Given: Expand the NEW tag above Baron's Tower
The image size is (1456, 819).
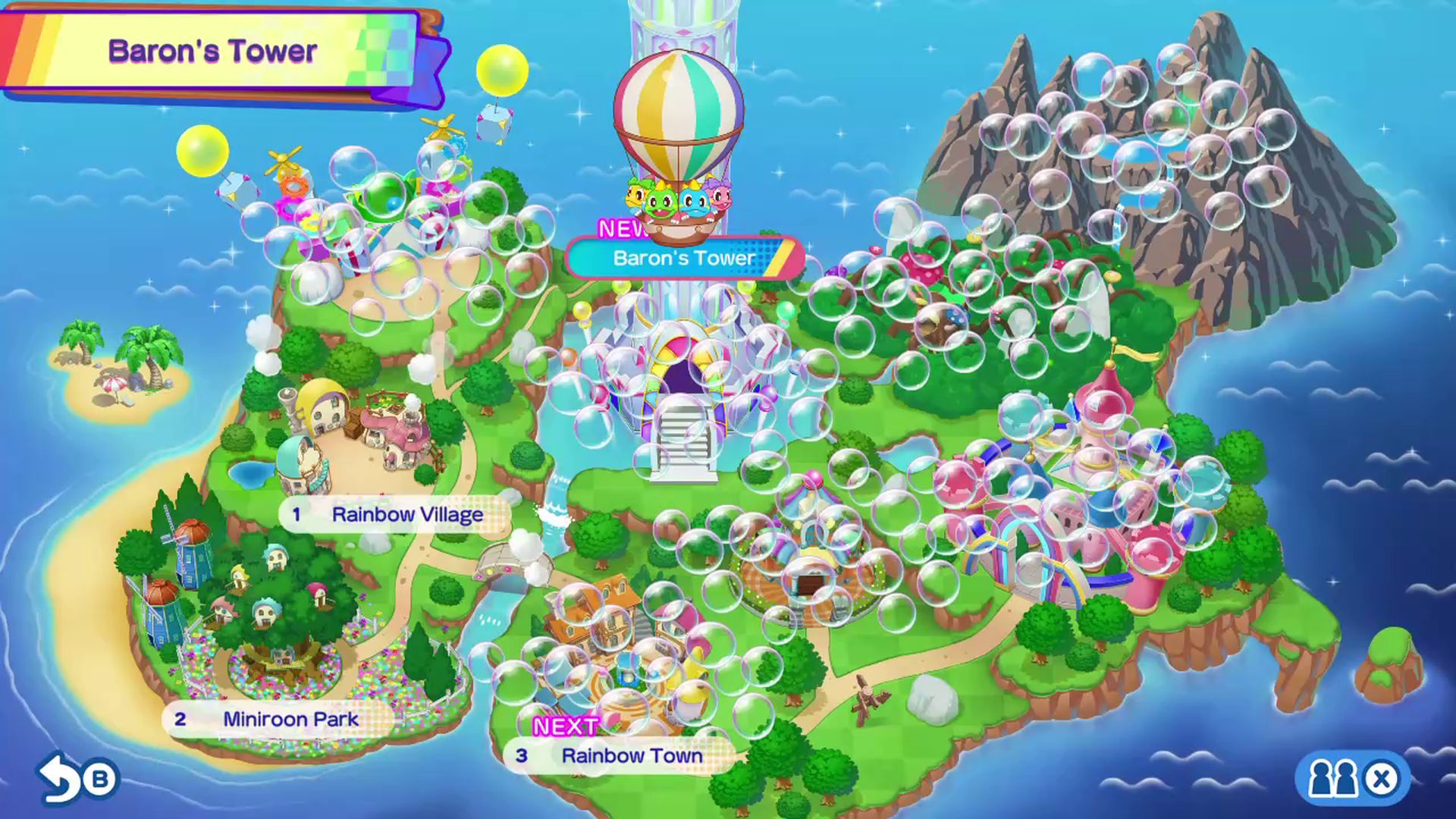Looking at the screenshot, I should [x=622, y=226].
